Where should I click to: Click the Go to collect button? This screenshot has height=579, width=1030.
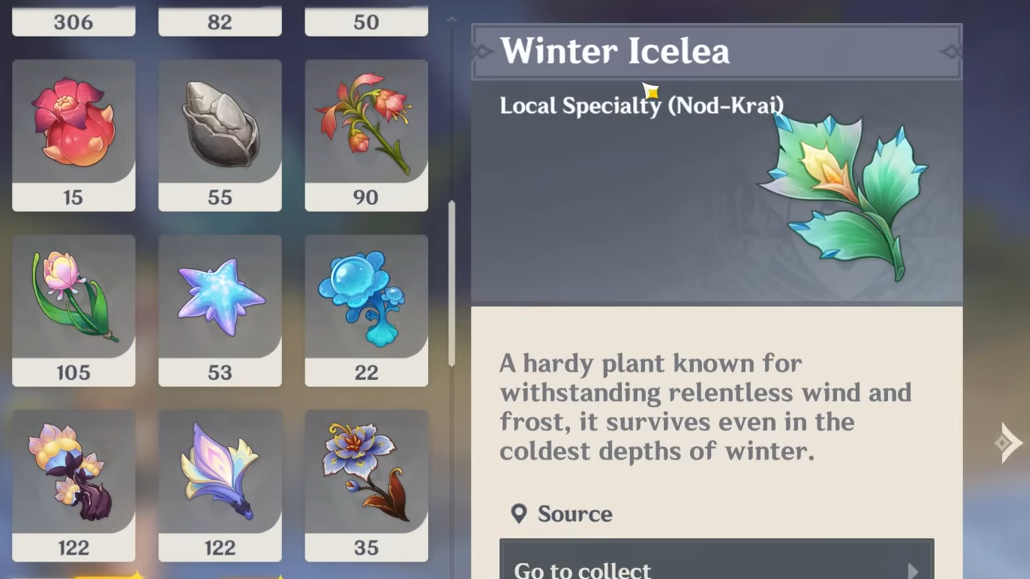click(x=716, y=563)
